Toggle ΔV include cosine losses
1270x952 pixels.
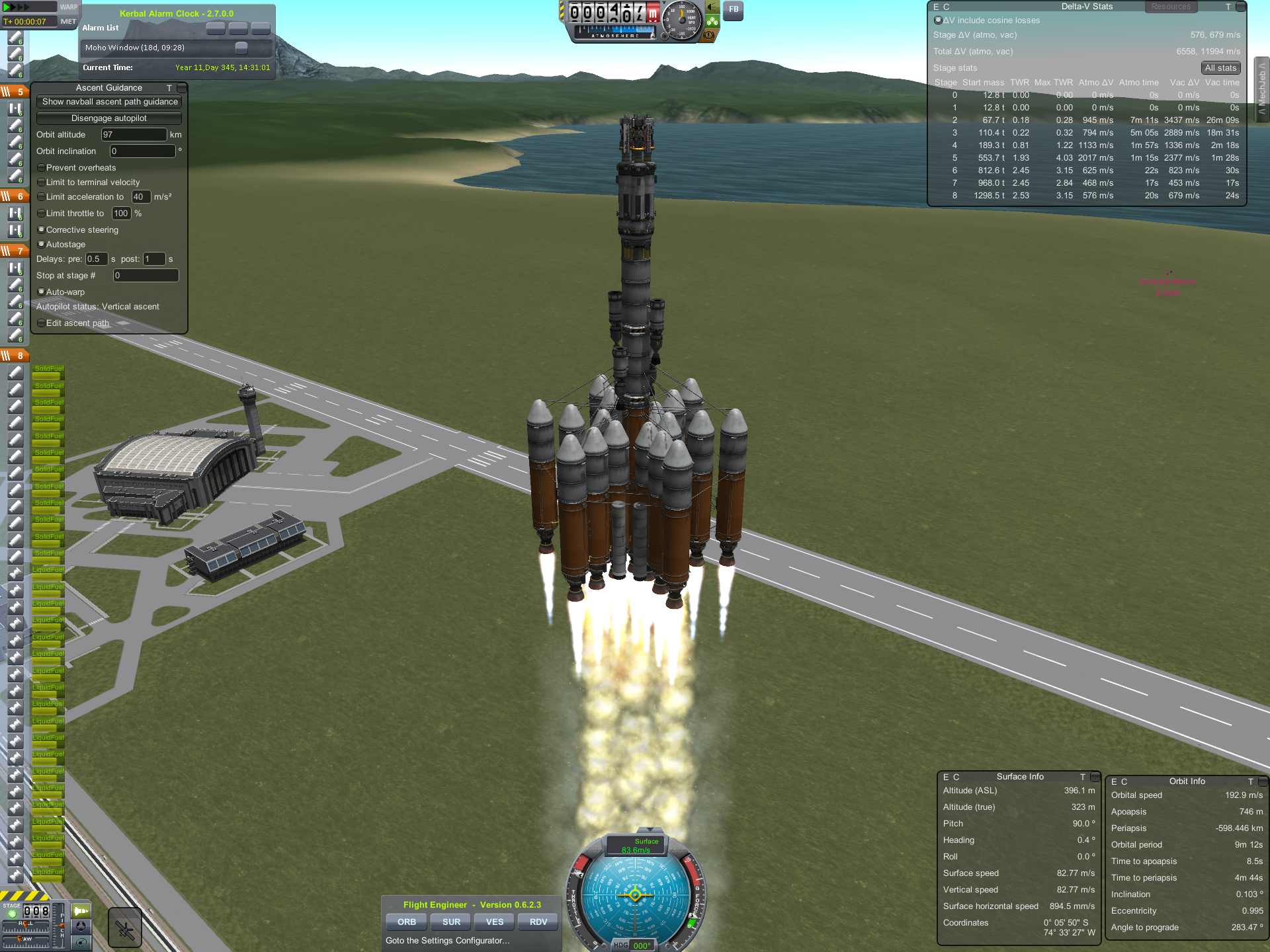click(938, 20)
